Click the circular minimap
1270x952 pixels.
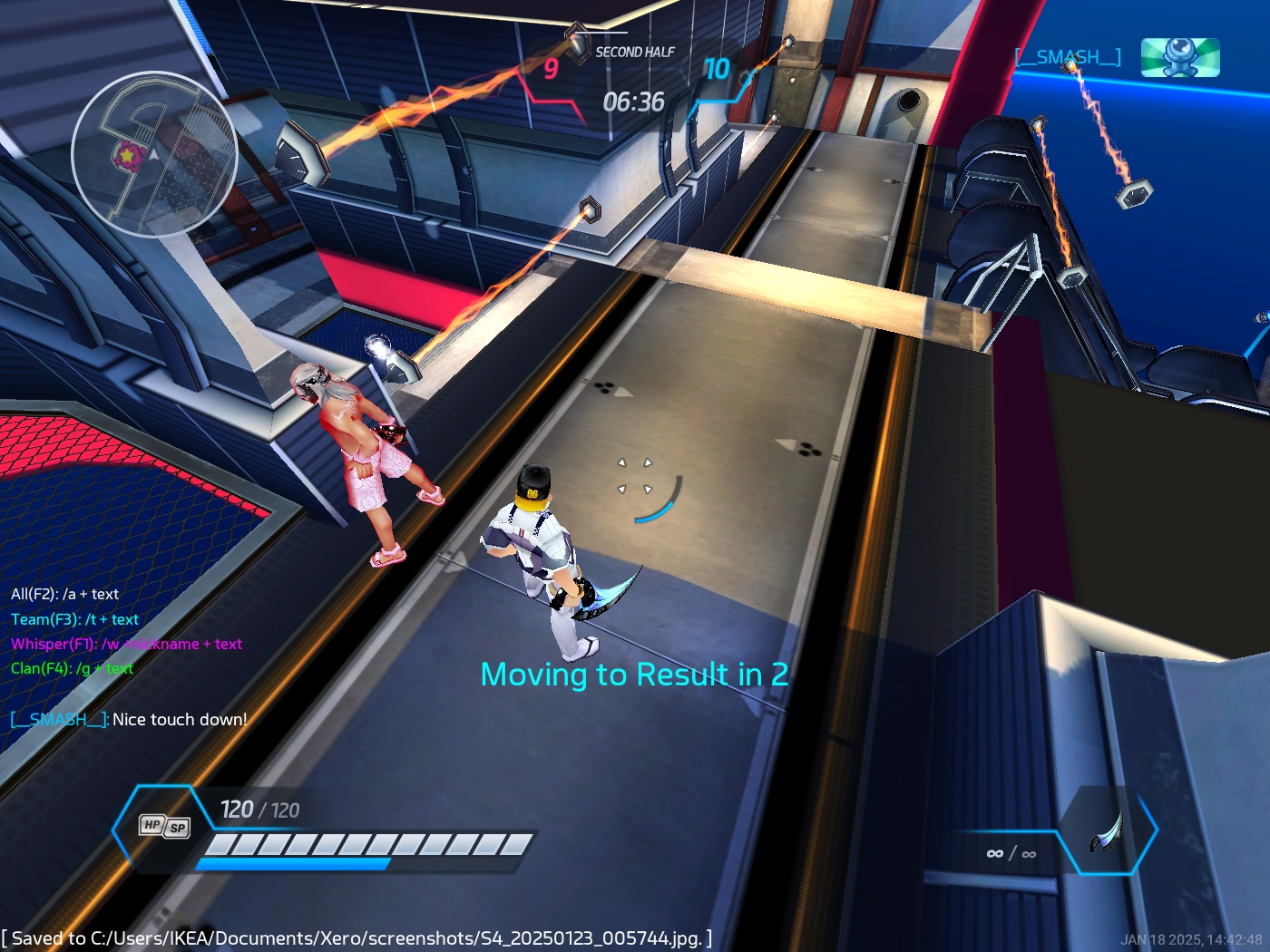coord(154,154)
